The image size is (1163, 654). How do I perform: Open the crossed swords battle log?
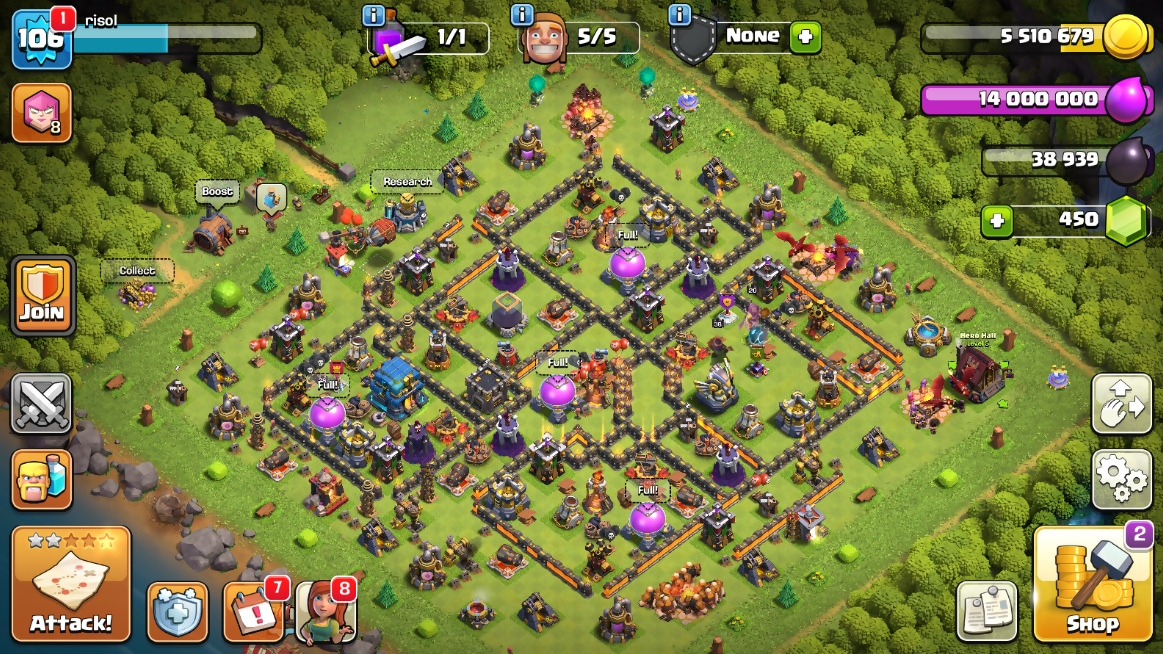[41, 403]
